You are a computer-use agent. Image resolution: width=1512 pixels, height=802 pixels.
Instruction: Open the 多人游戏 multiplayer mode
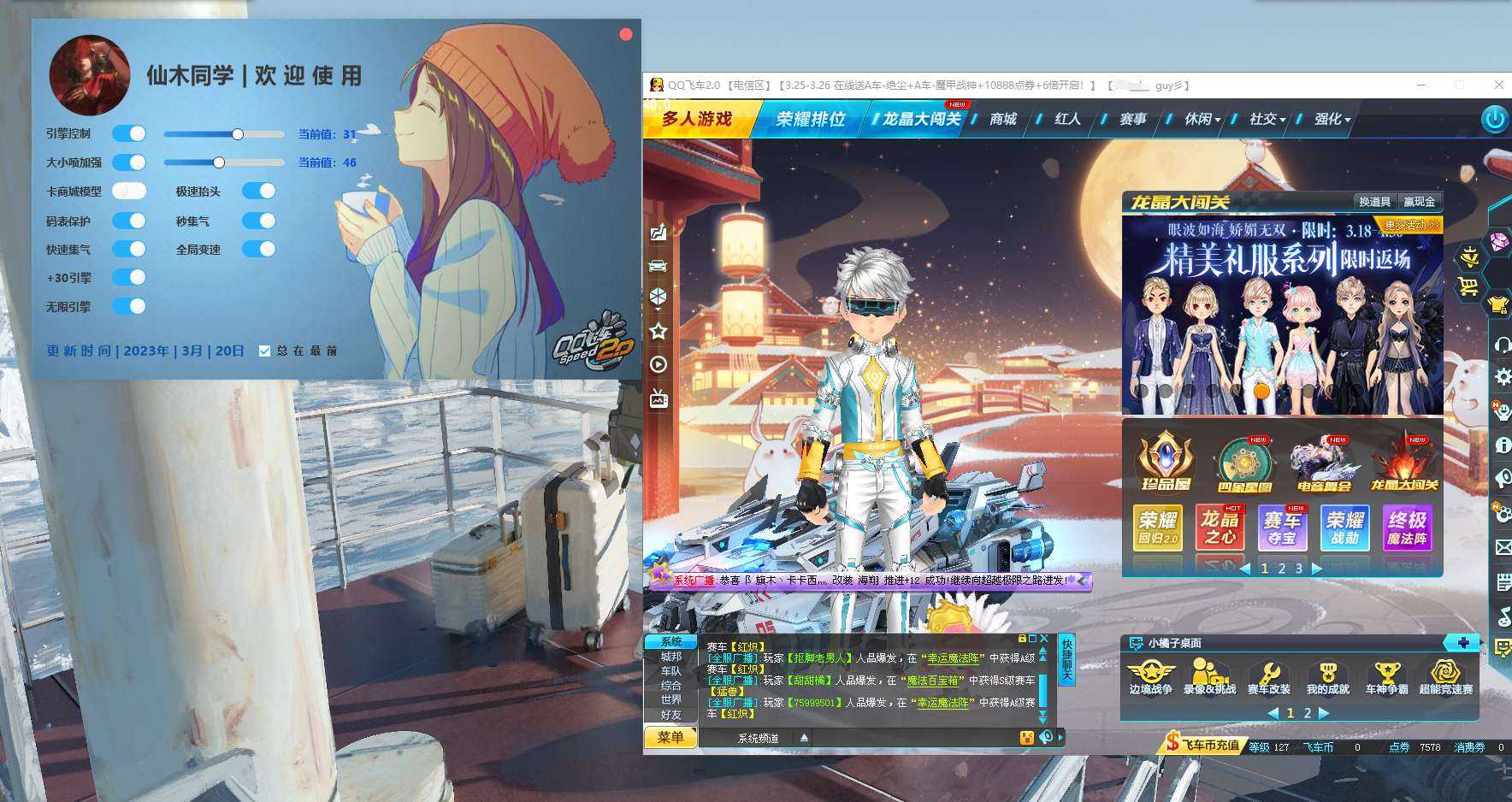pos(697,119)
